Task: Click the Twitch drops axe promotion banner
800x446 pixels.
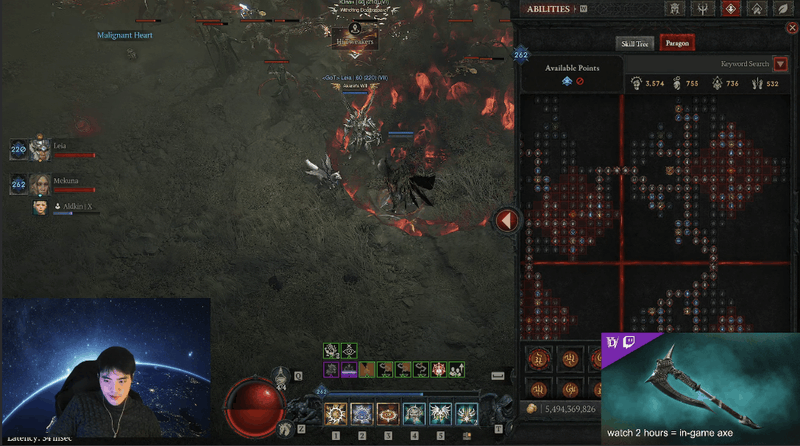Action: click(699, 389)
